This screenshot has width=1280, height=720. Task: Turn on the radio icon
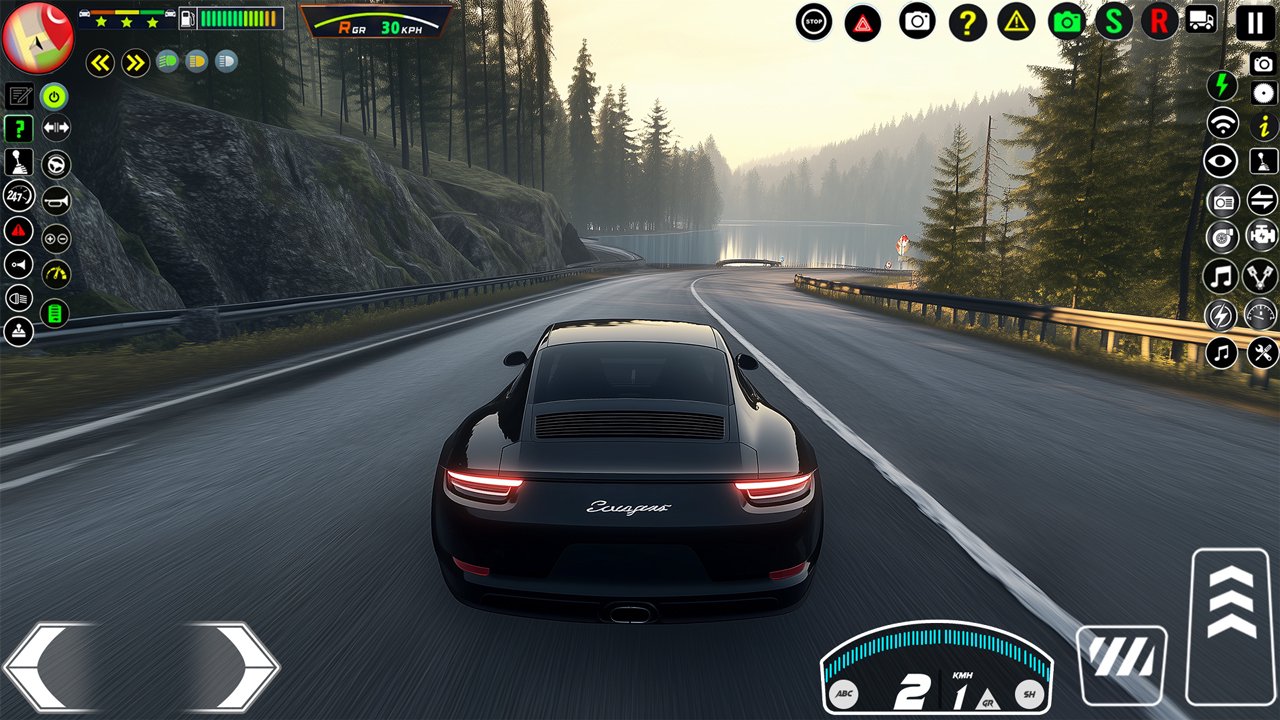1222,200
